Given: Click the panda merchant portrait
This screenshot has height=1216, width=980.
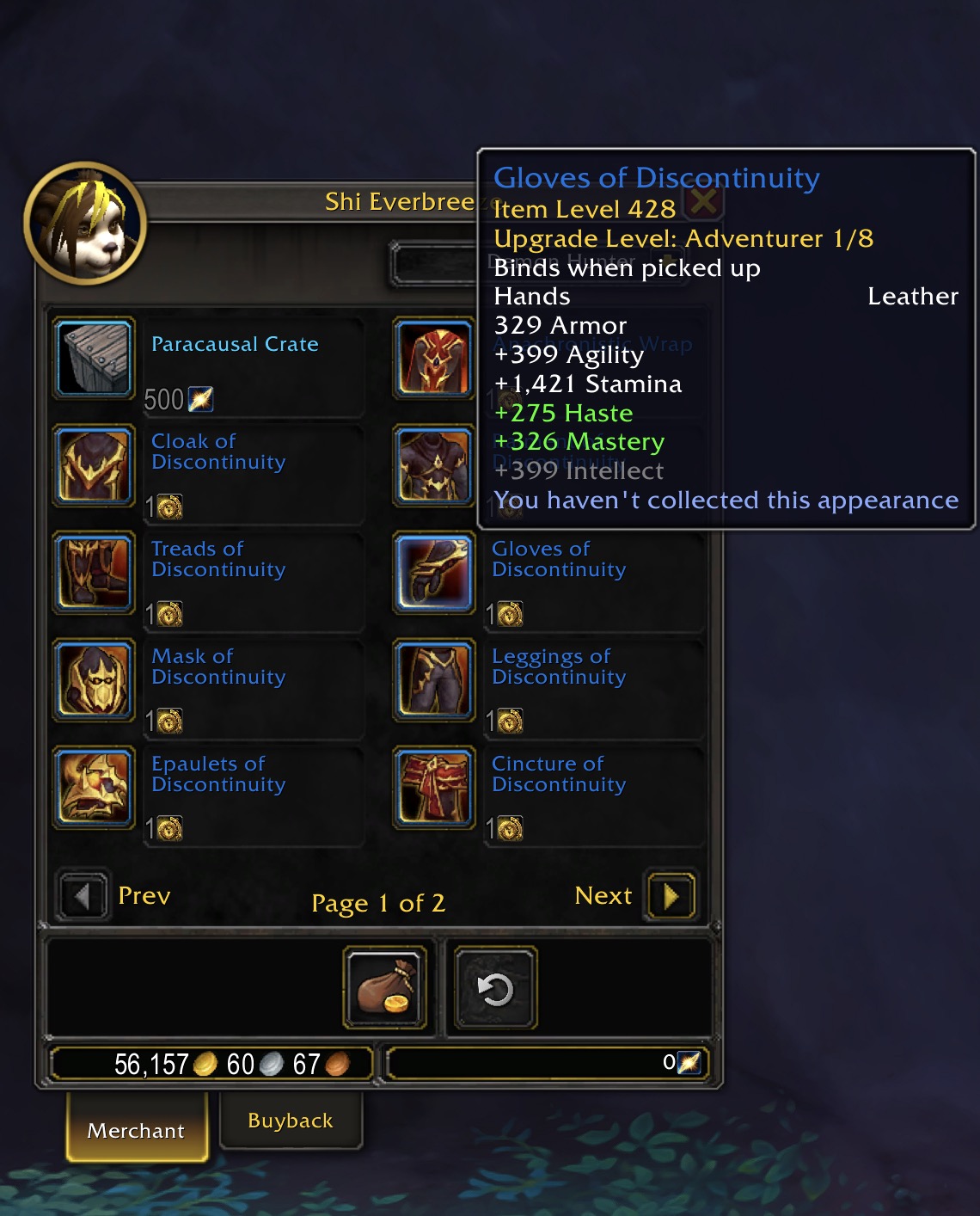Looking at the screenshot, I should [85, 224].
